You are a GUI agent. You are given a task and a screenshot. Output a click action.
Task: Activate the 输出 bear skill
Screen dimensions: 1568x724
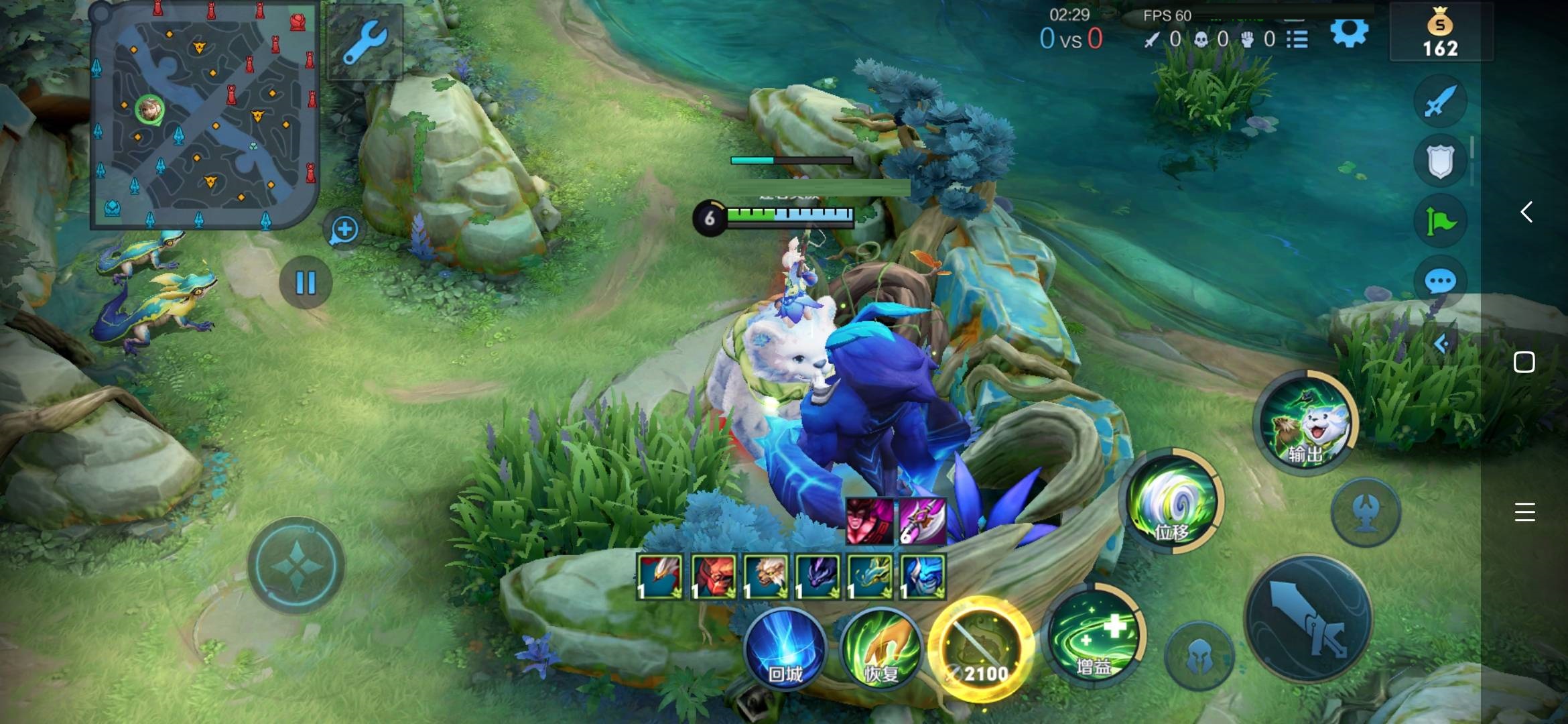click(1305, 423)
